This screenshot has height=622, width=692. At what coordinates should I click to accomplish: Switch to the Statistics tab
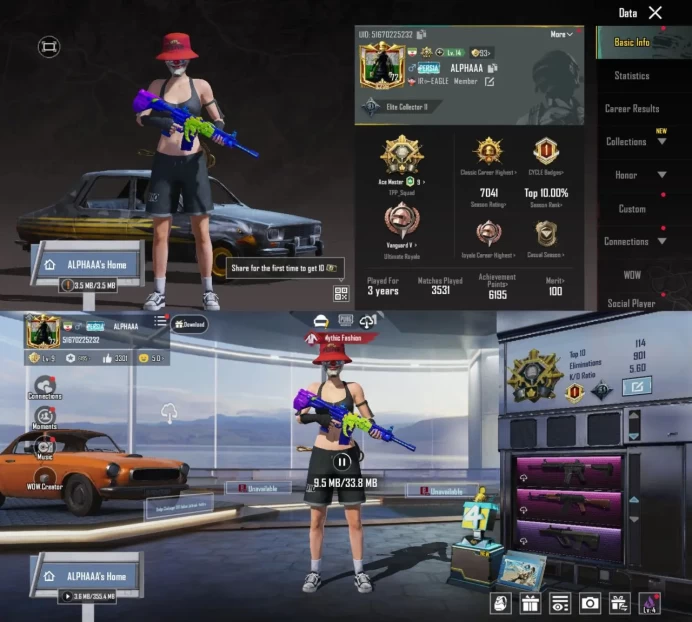[x=632, y=75]
